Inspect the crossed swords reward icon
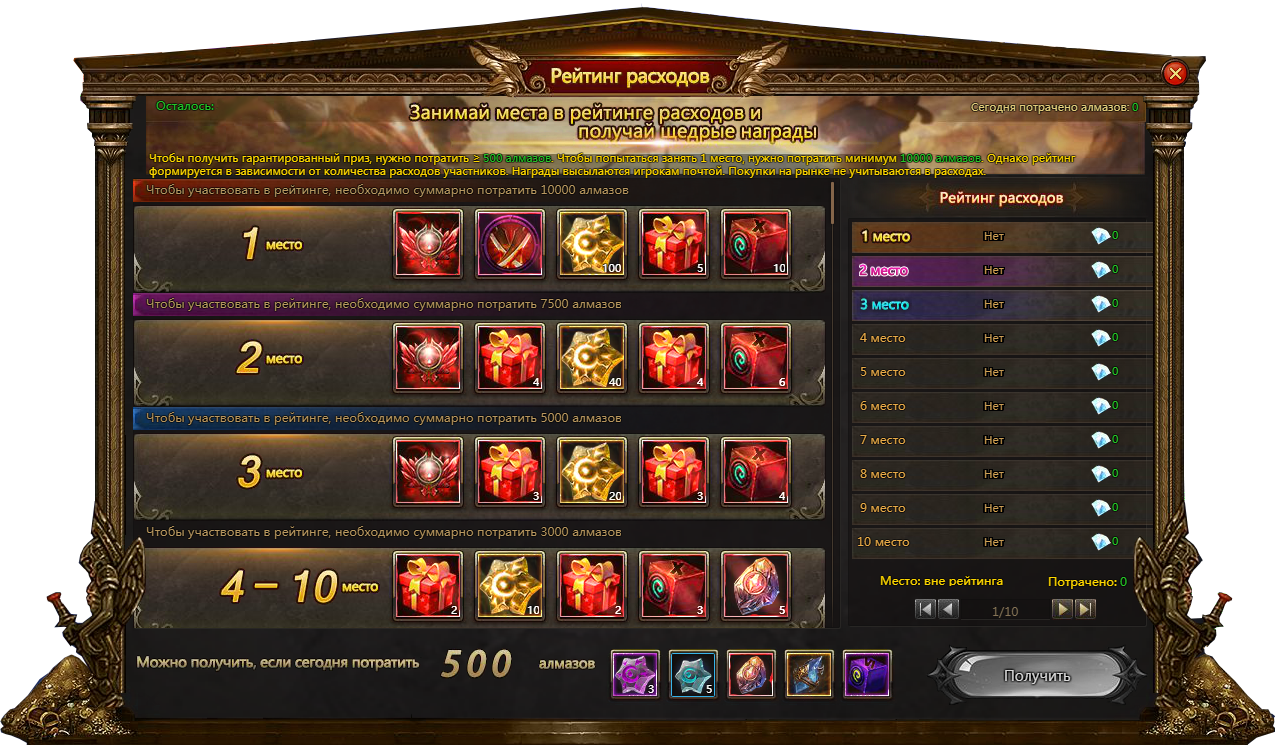This screenshot has width=1275, height=745. tap(510, 243)
